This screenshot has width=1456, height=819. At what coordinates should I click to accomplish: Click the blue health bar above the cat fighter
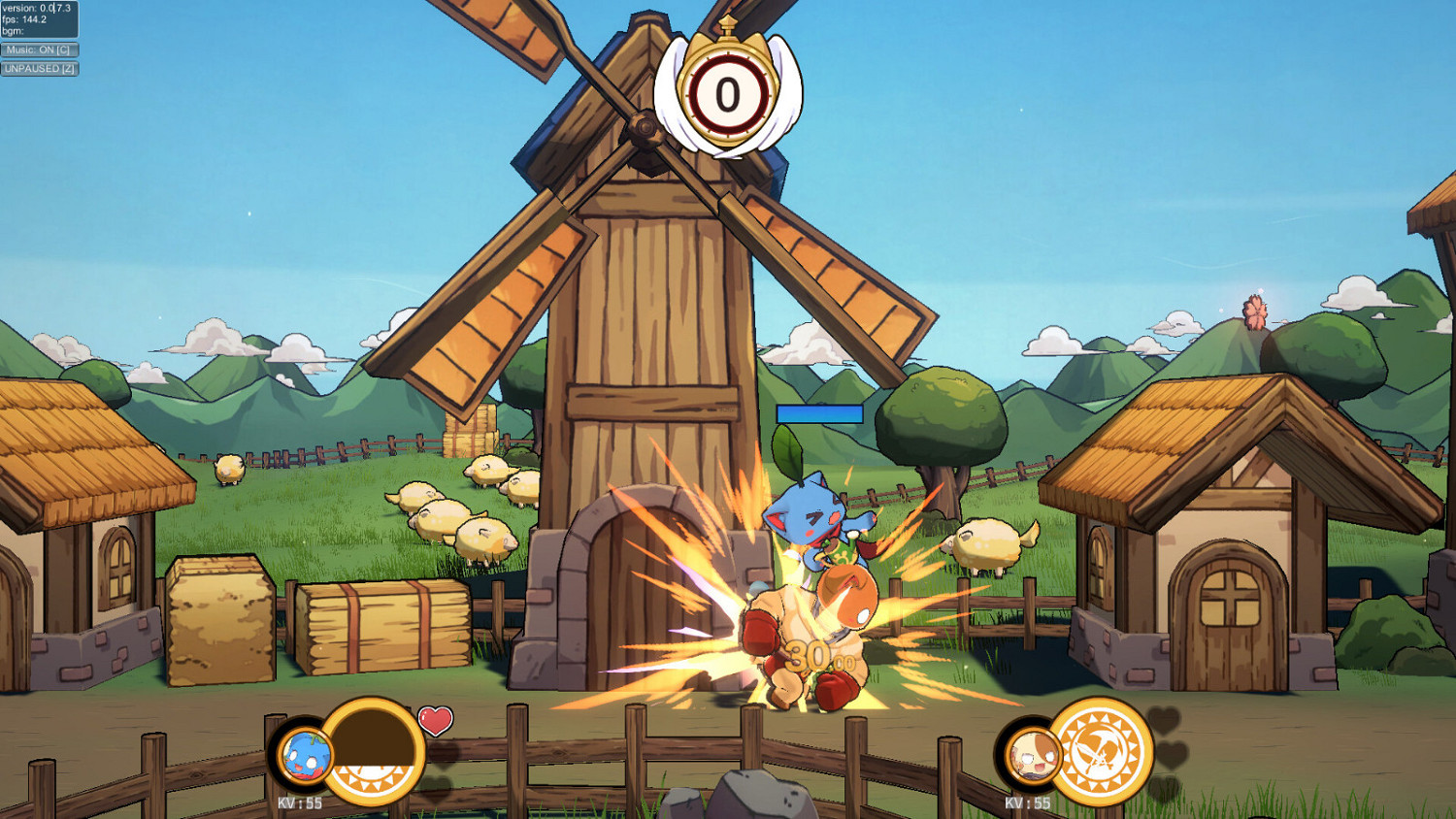point(818,412)
